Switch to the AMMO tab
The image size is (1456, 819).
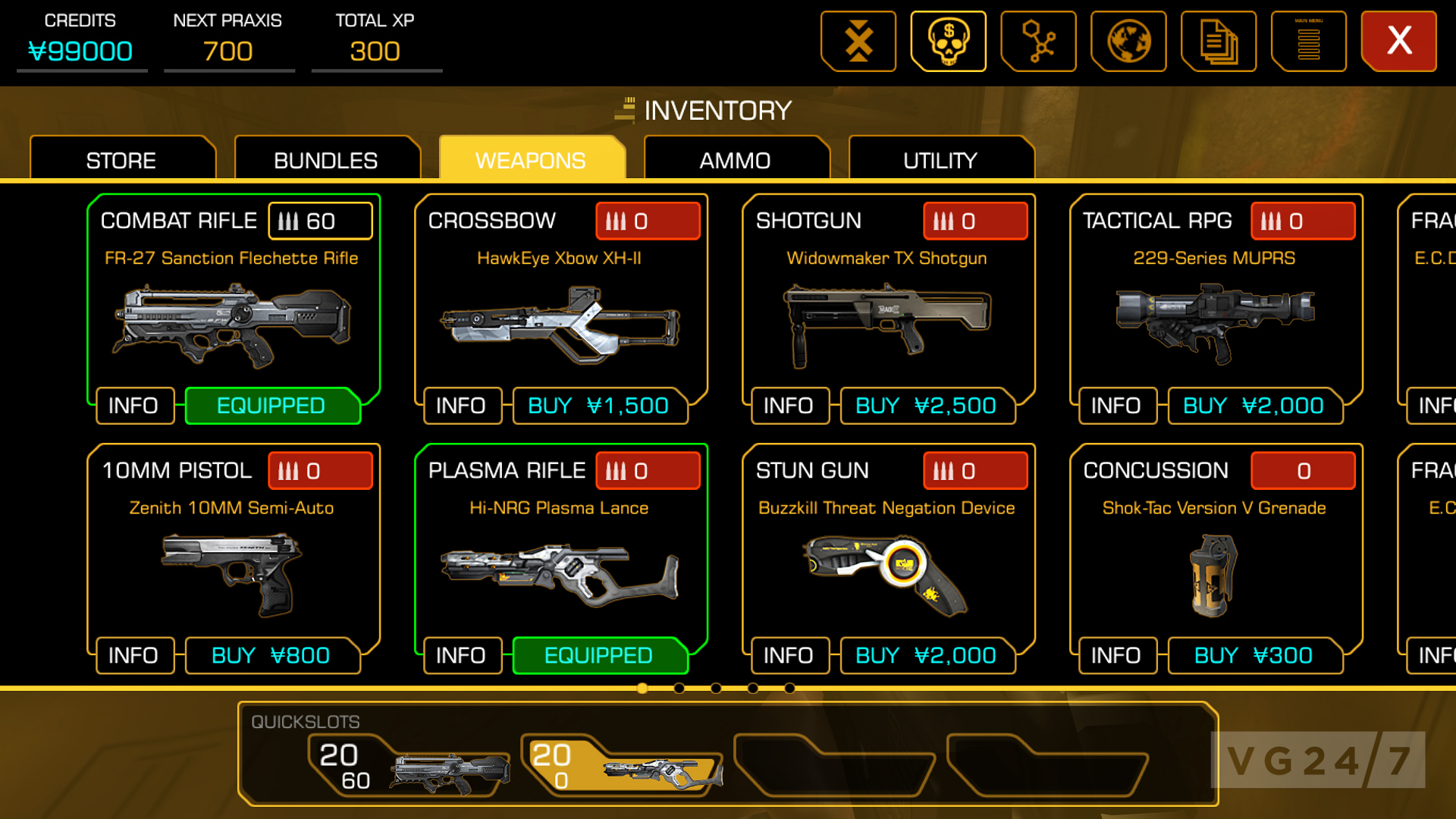tap(734, 159)
